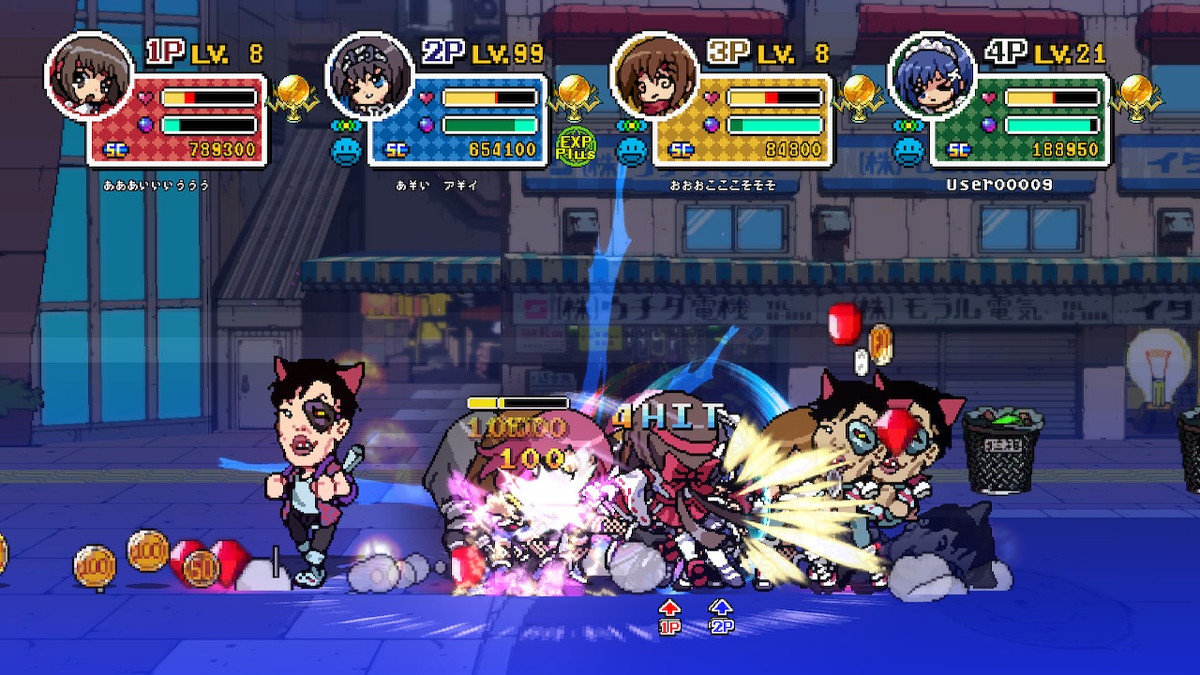The image size is (1200, 675).
Task: Click the green EXP Plus badge
Action: click(x=576, y=148)
